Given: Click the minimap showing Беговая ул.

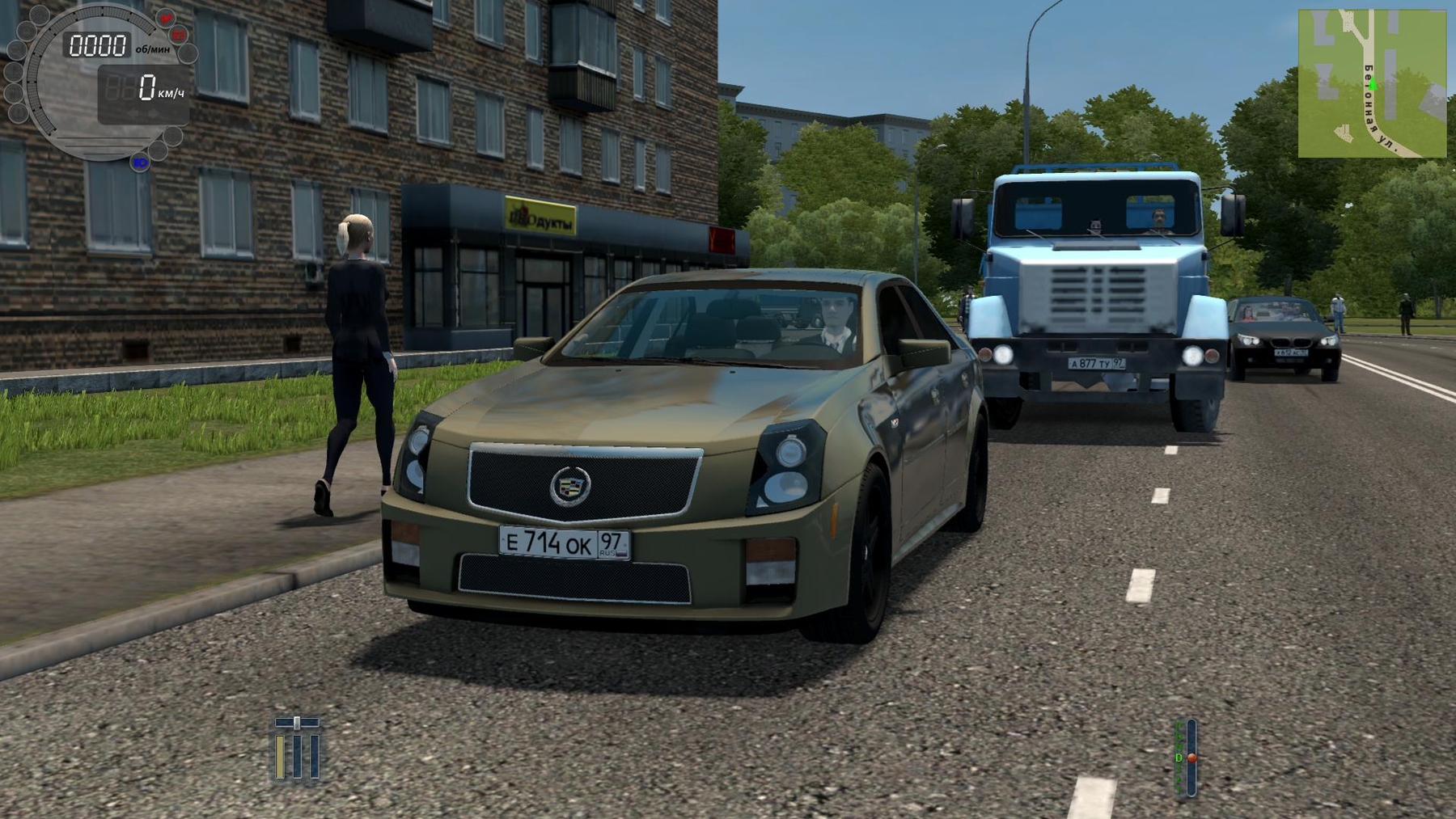Looking at the screenshot, I should [x=1372, y=83].
